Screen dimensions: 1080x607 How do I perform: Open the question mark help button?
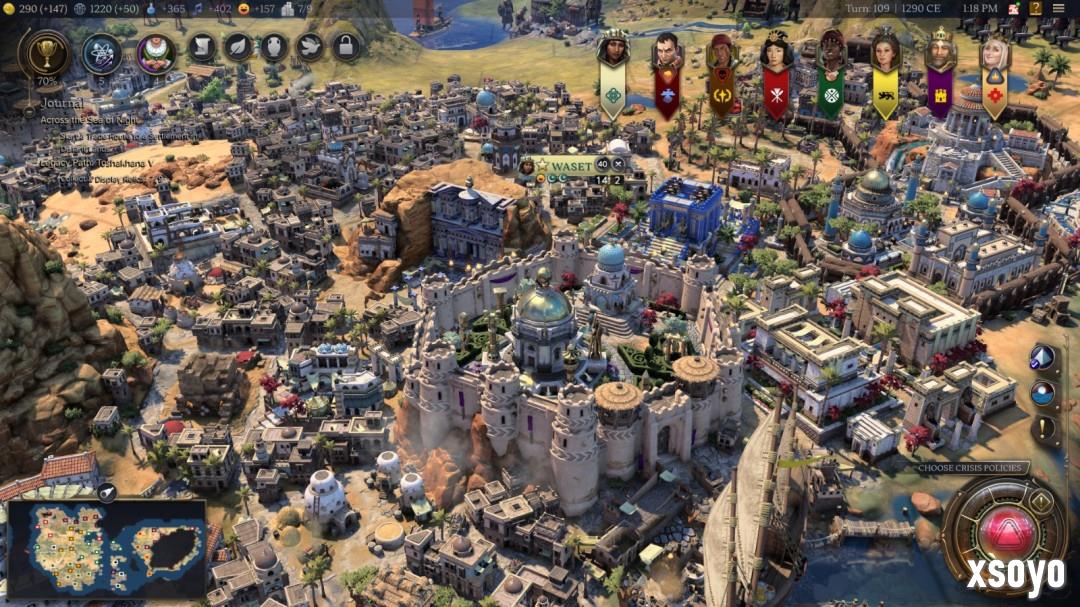tap(1036, 8)
